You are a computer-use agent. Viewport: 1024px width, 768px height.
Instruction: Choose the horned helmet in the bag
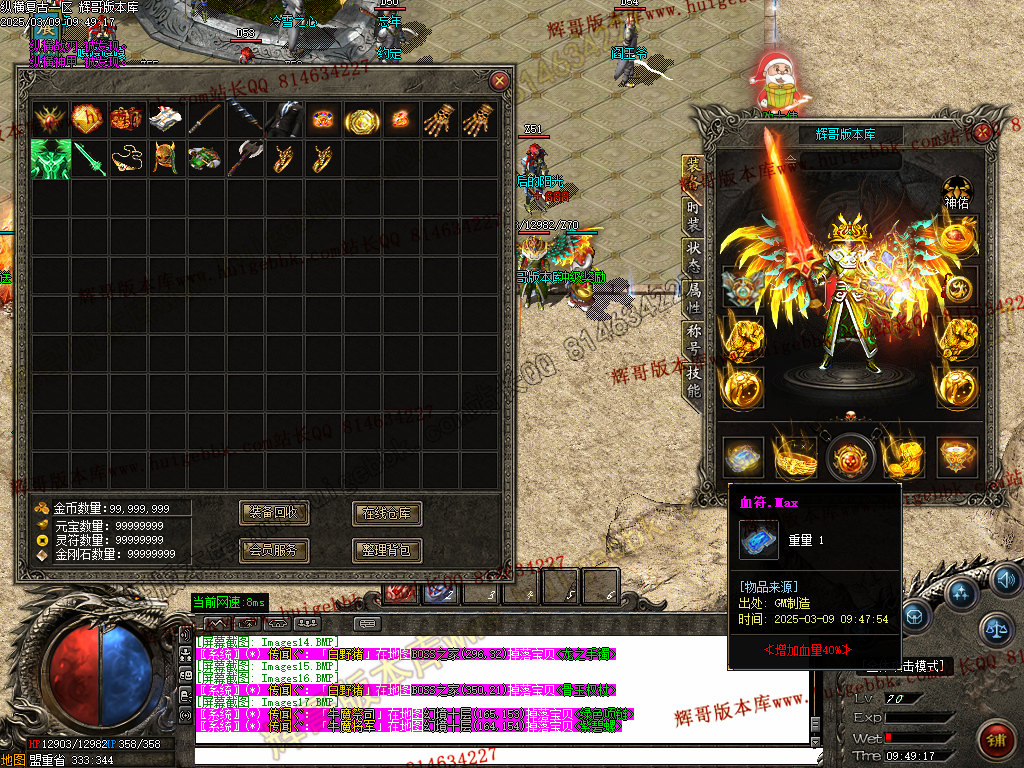click(x=165, y=159)
